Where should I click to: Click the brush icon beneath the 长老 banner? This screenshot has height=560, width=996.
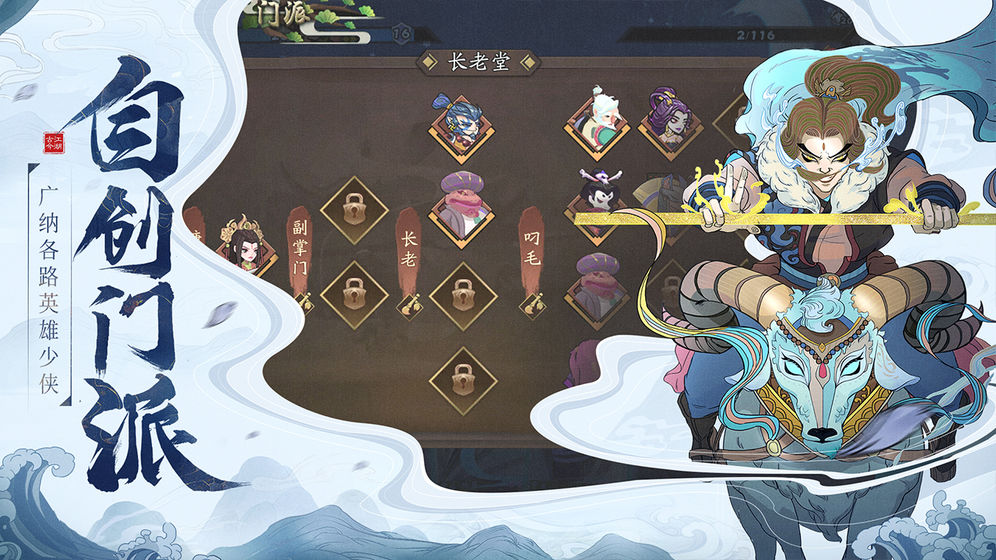(x=409, y=301)
